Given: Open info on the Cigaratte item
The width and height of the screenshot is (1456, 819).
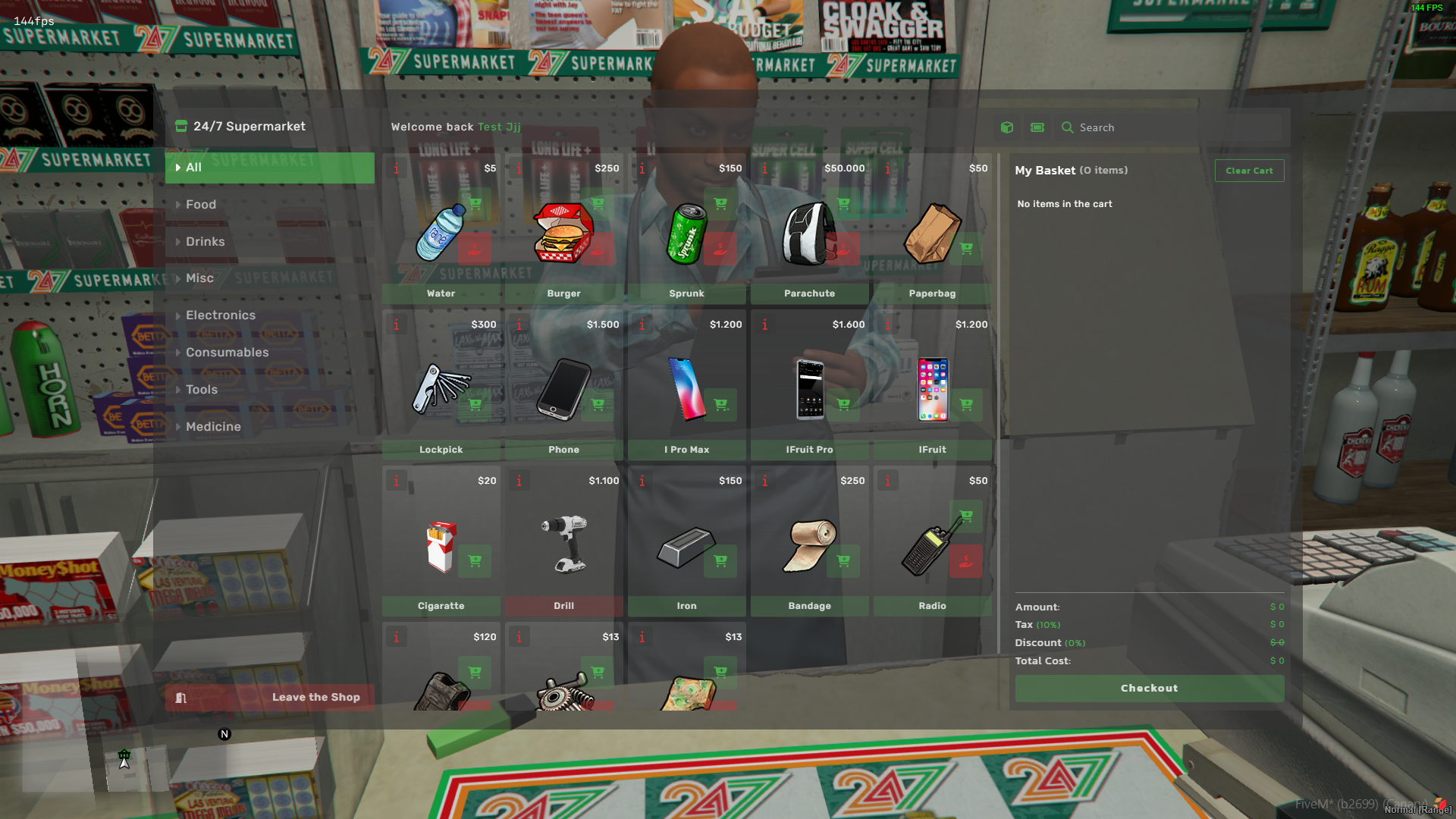Looking at the screenshot, I should (397, 481).
